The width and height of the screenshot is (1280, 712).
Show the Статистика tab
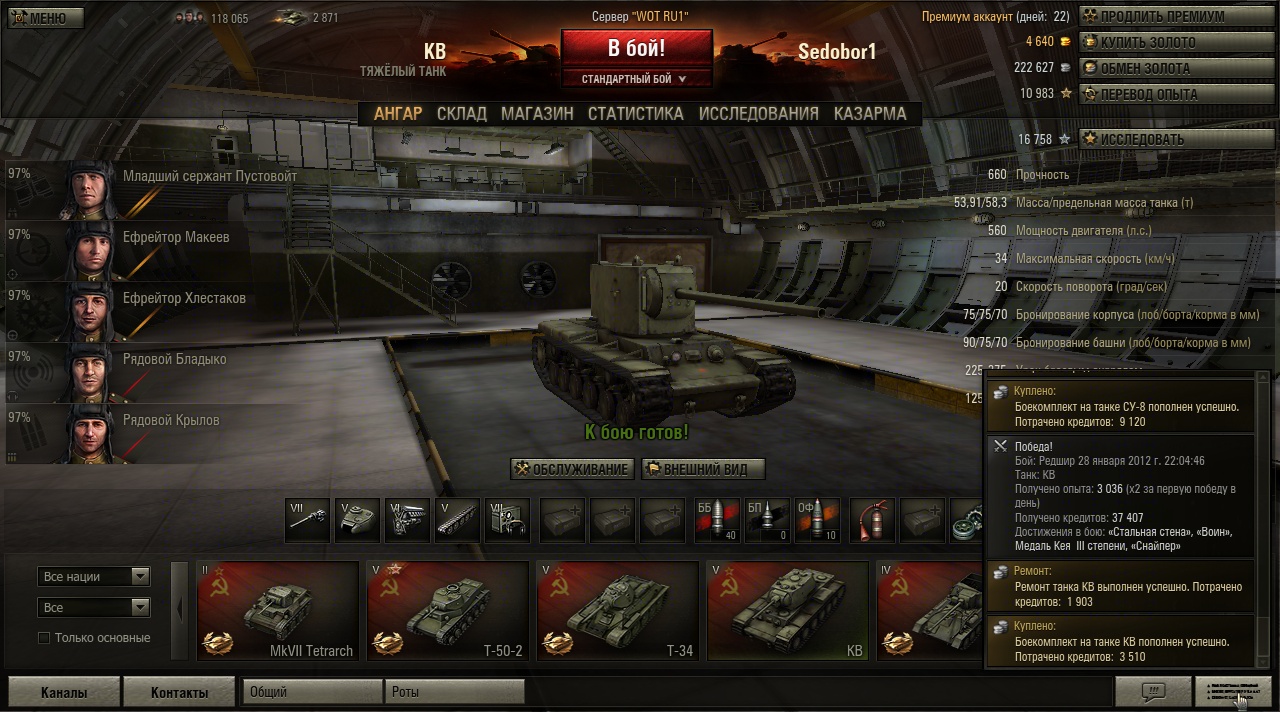[x=635, y=114]
